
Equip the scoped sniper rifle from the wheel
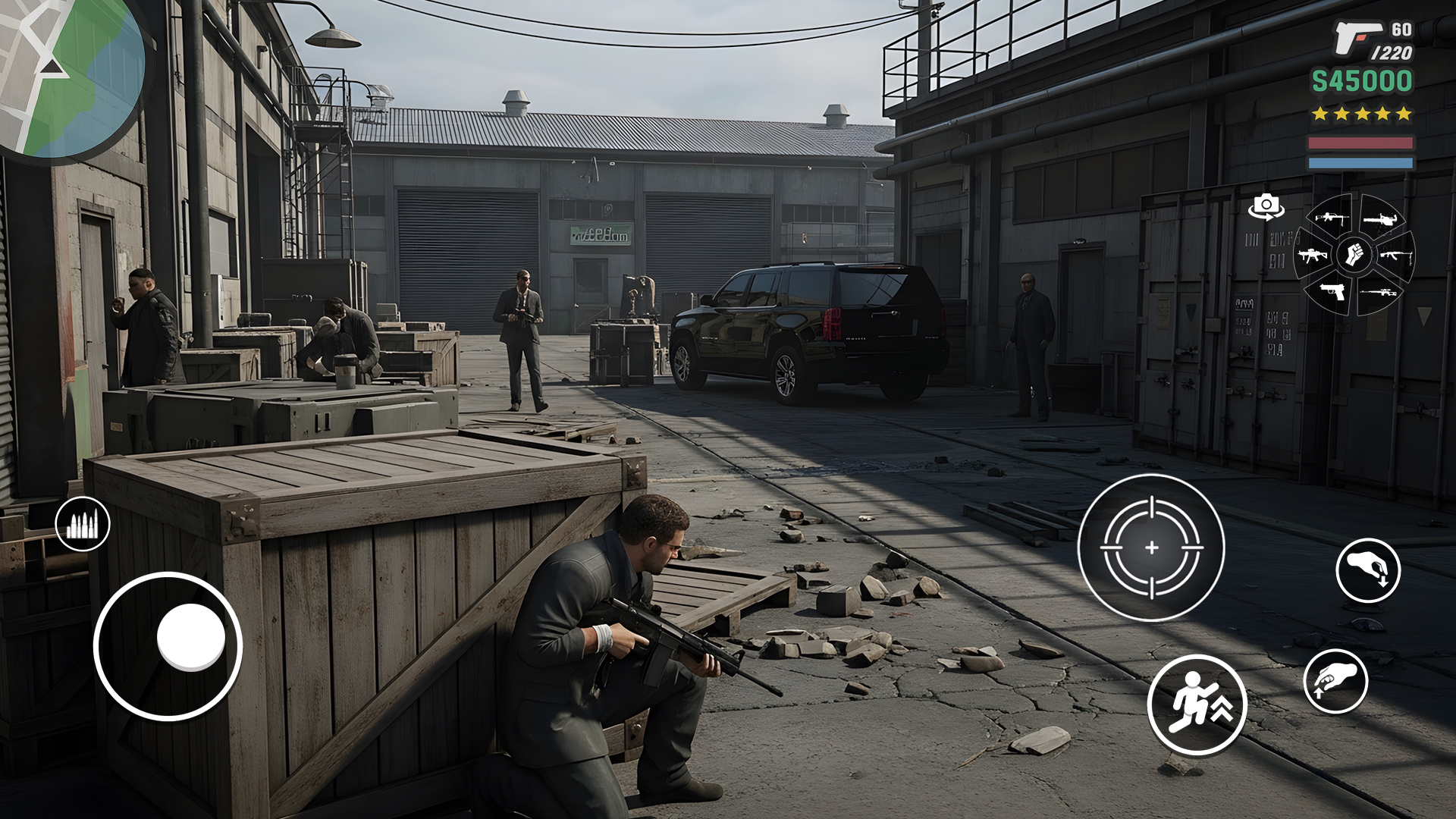[x=1379, y=293]
